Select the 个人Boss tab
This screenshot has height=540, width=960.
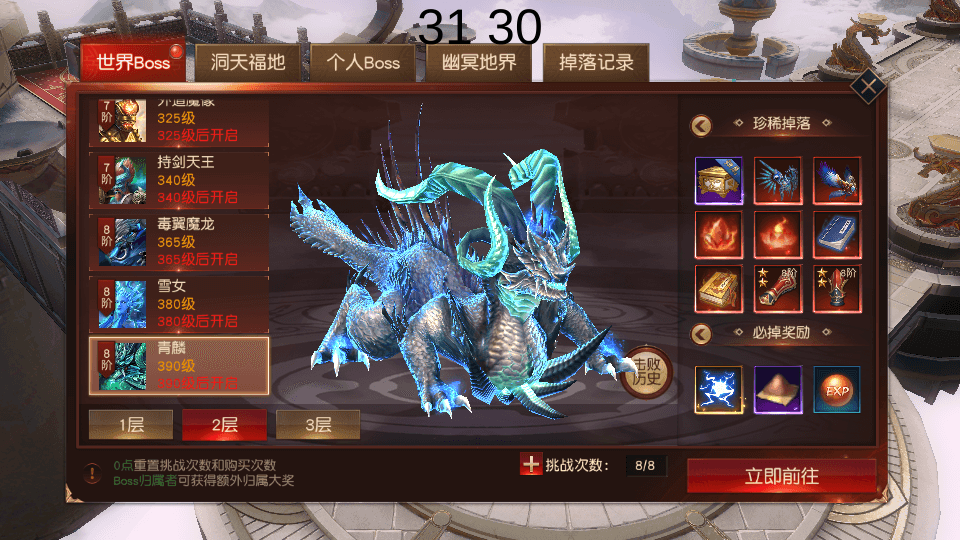363,63
